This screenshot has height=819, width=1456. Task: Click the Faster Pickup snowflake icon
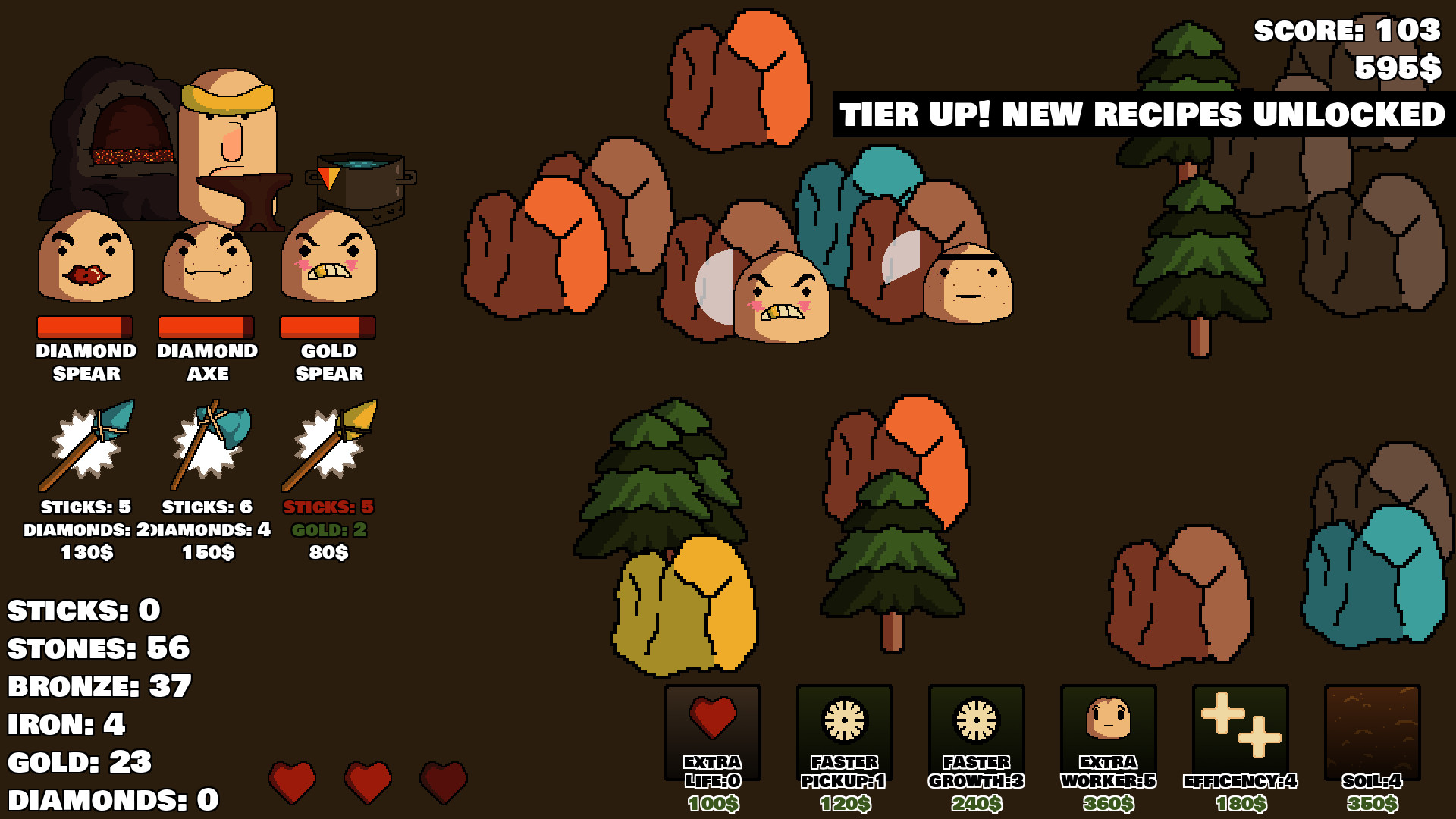pyautogui.click(x=844, y=720)
